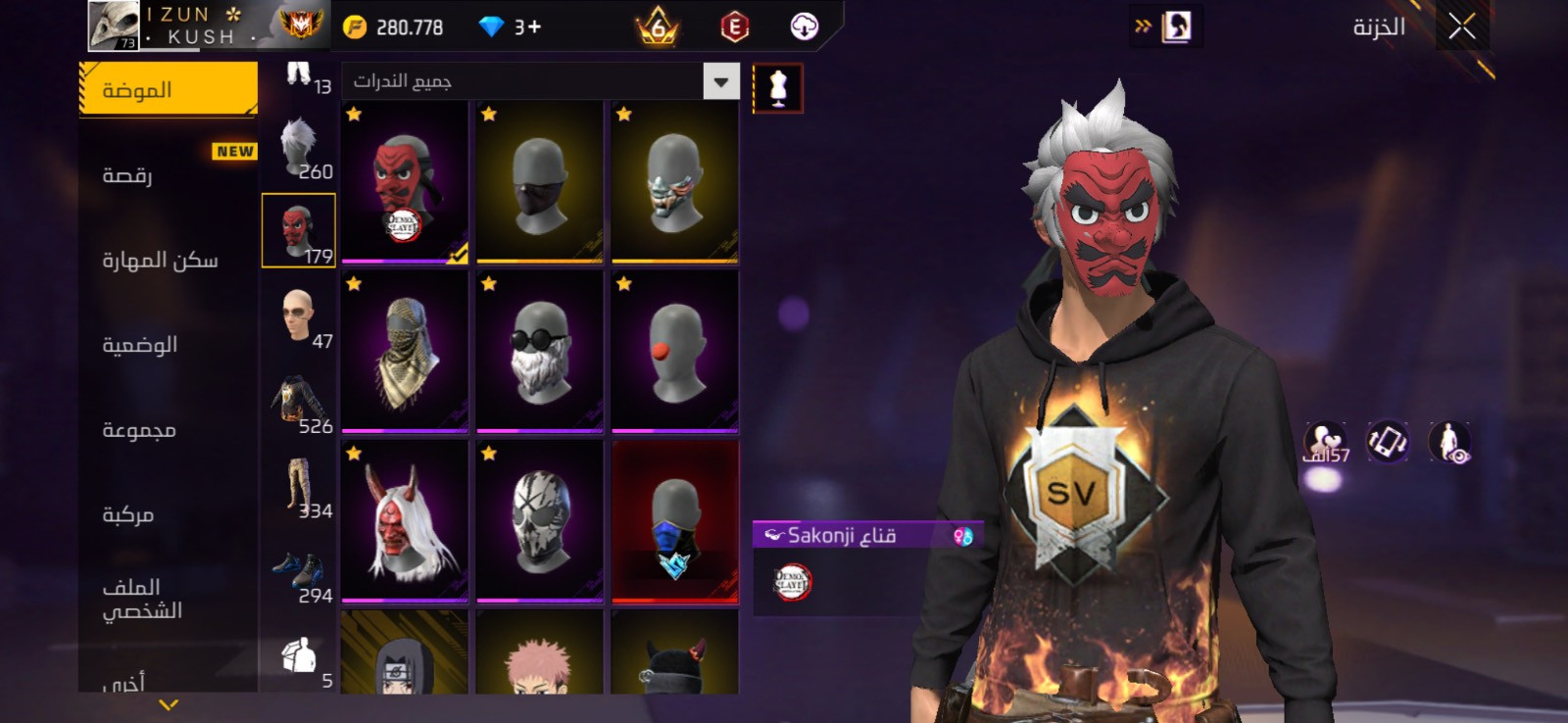
Task: Add diamonds with the plus button
Action: [x=534, y=27]
